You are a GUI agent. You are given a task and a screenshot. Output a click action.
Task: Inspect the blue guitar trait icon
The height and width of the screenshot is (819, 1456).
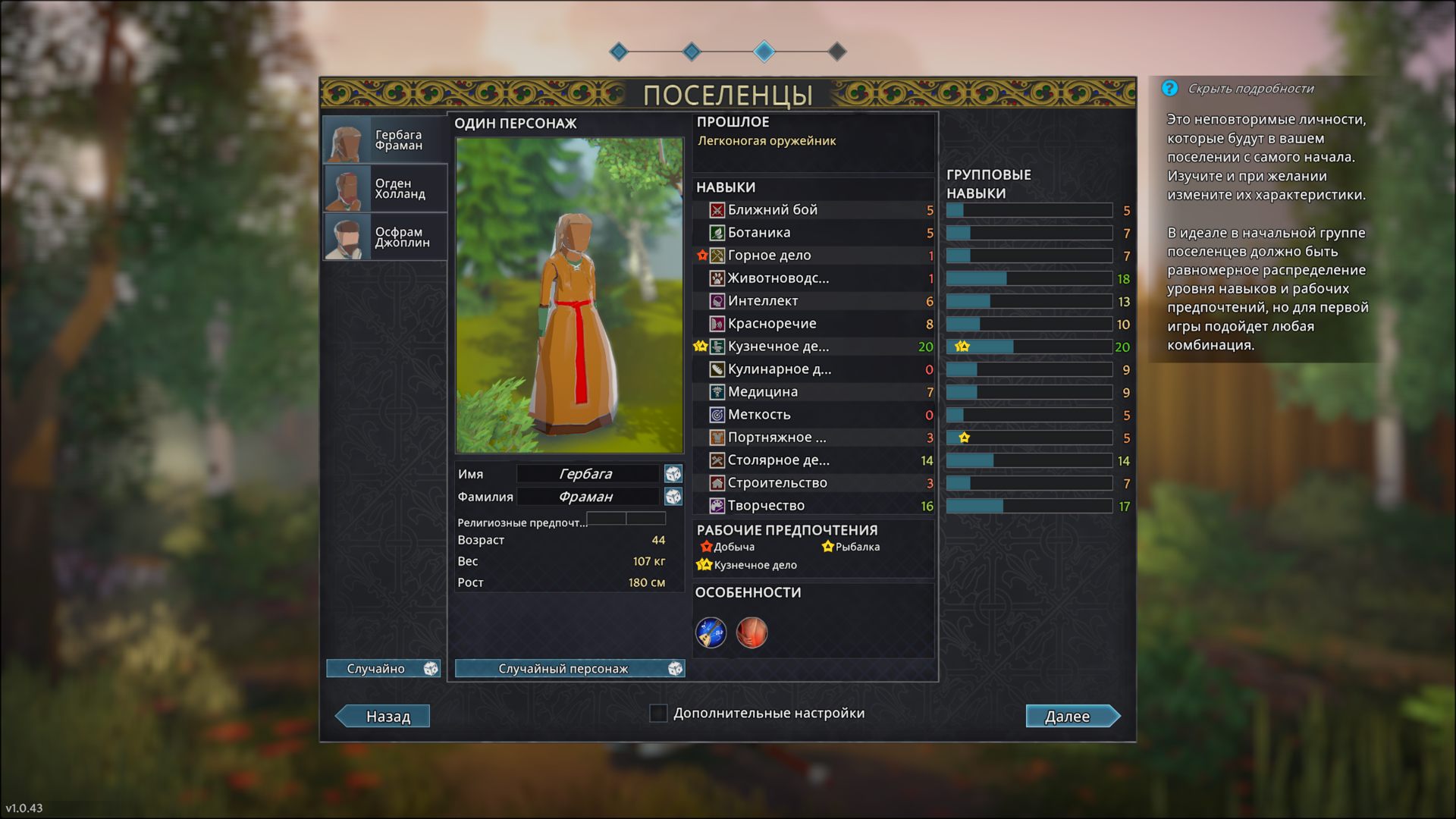711,632
